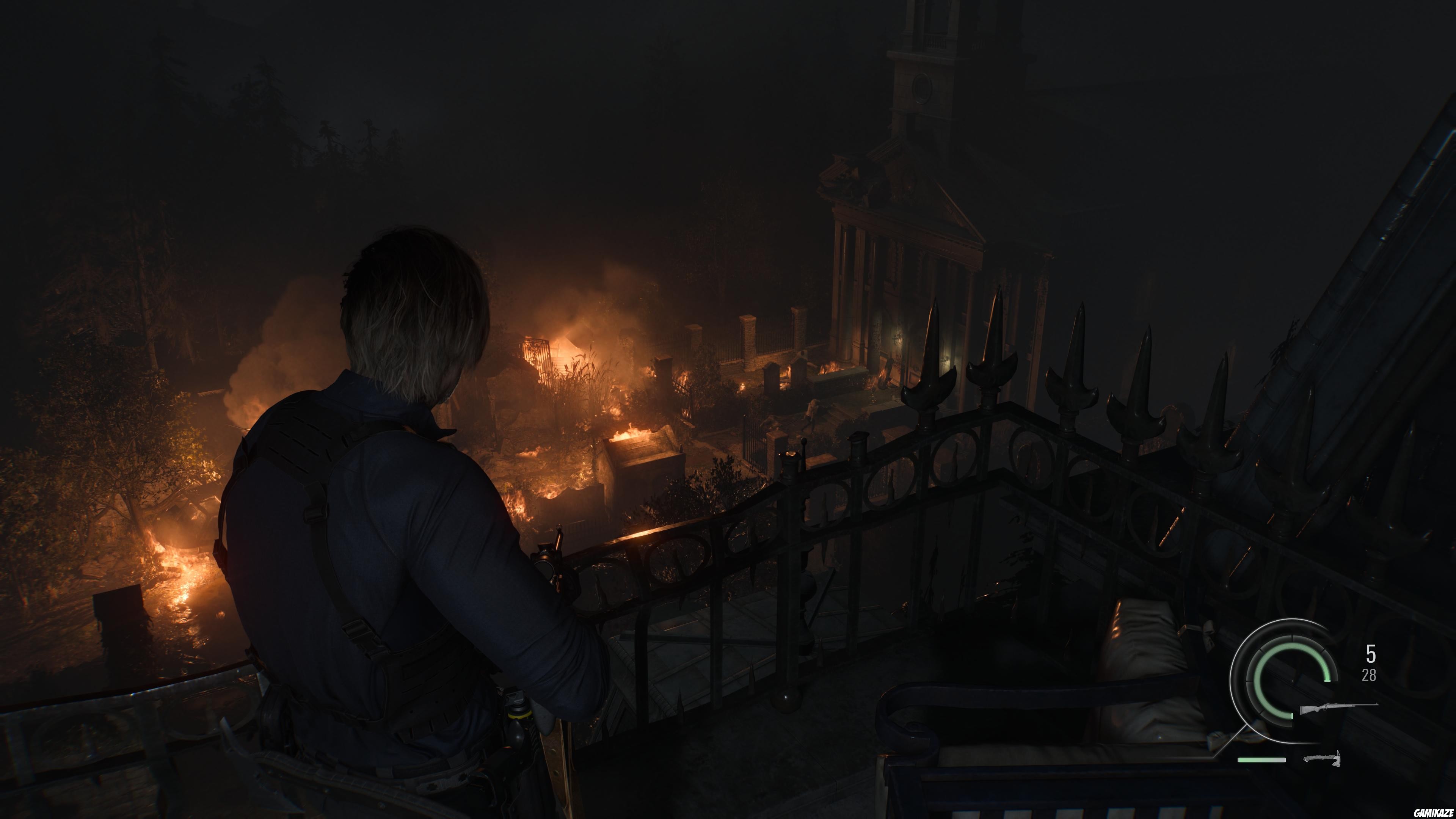
Task: Click the dark inner circle of the gauge
Action: point(1283,692)
